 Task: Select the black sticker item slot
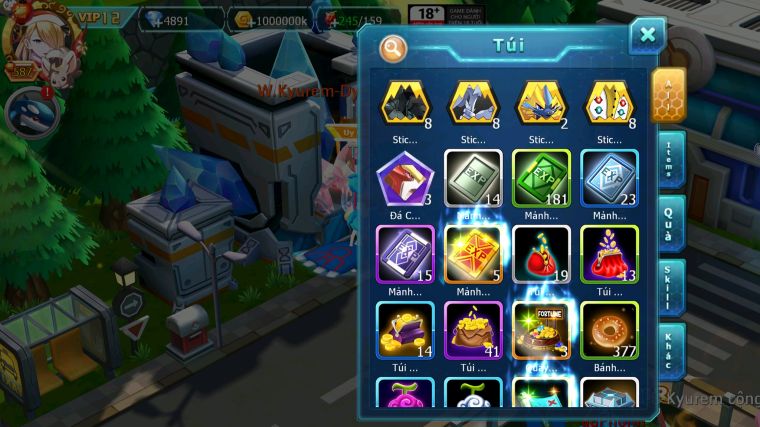click(x=405, y=103)
